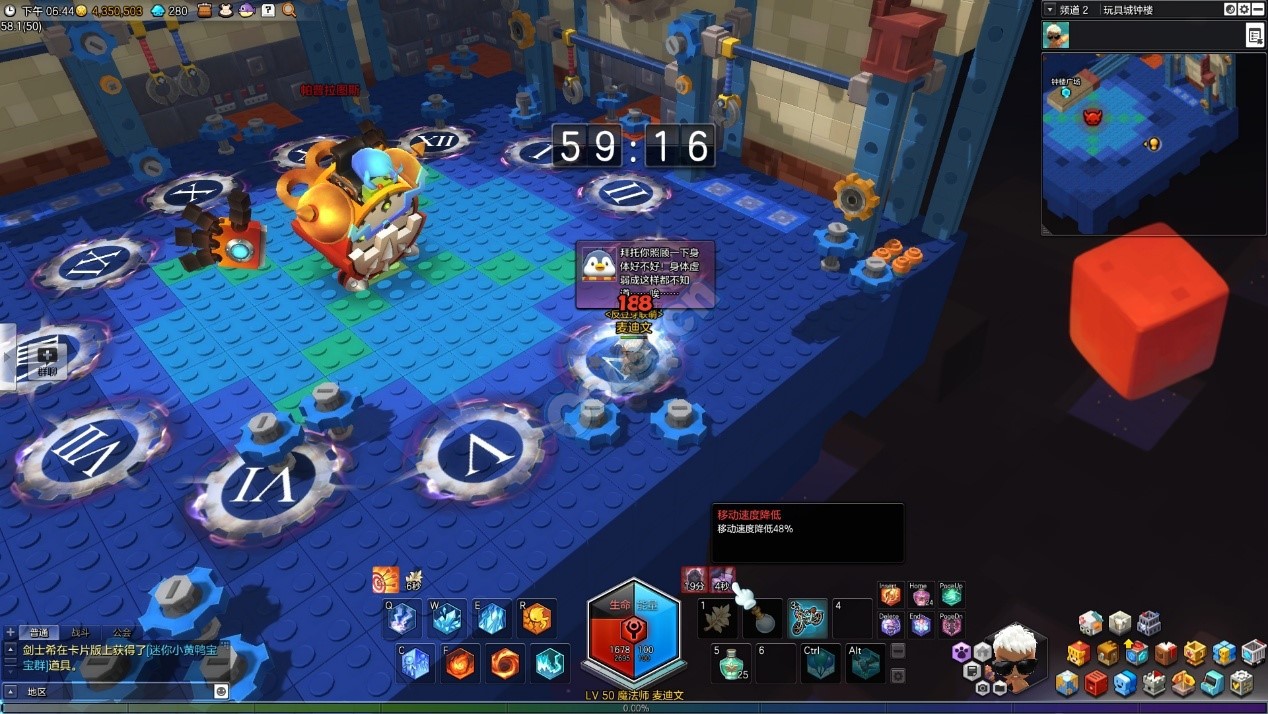The width and height of the screenshot is (1268, 714).
Task: Switch to the 公会 chat tab
Action: (x=122, y=632)
